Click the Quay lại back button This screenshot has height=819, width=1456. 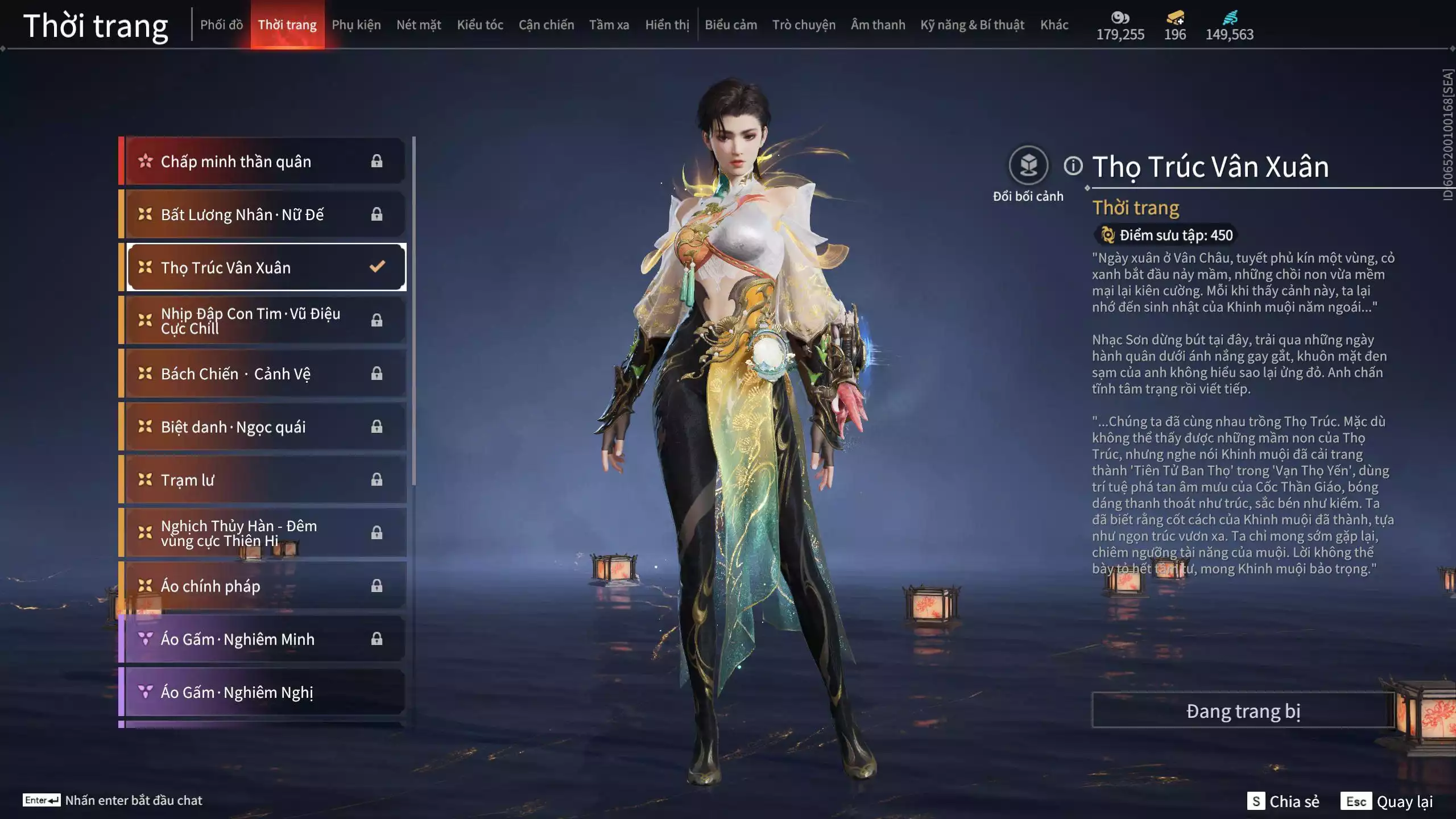coord(1388,801)
